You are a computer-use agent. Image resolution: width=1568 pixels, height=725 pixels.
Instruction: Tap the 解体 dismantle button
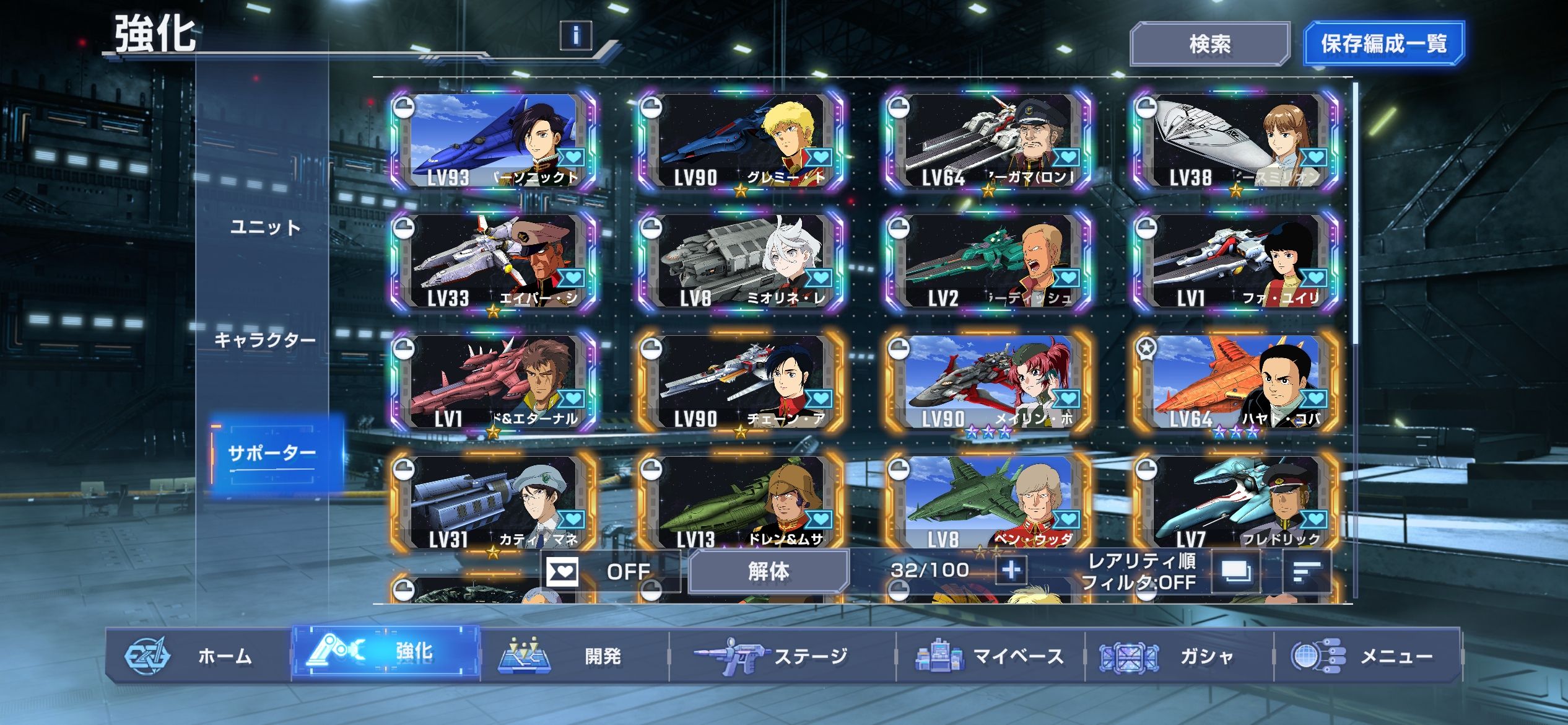[x=768, y=571]
